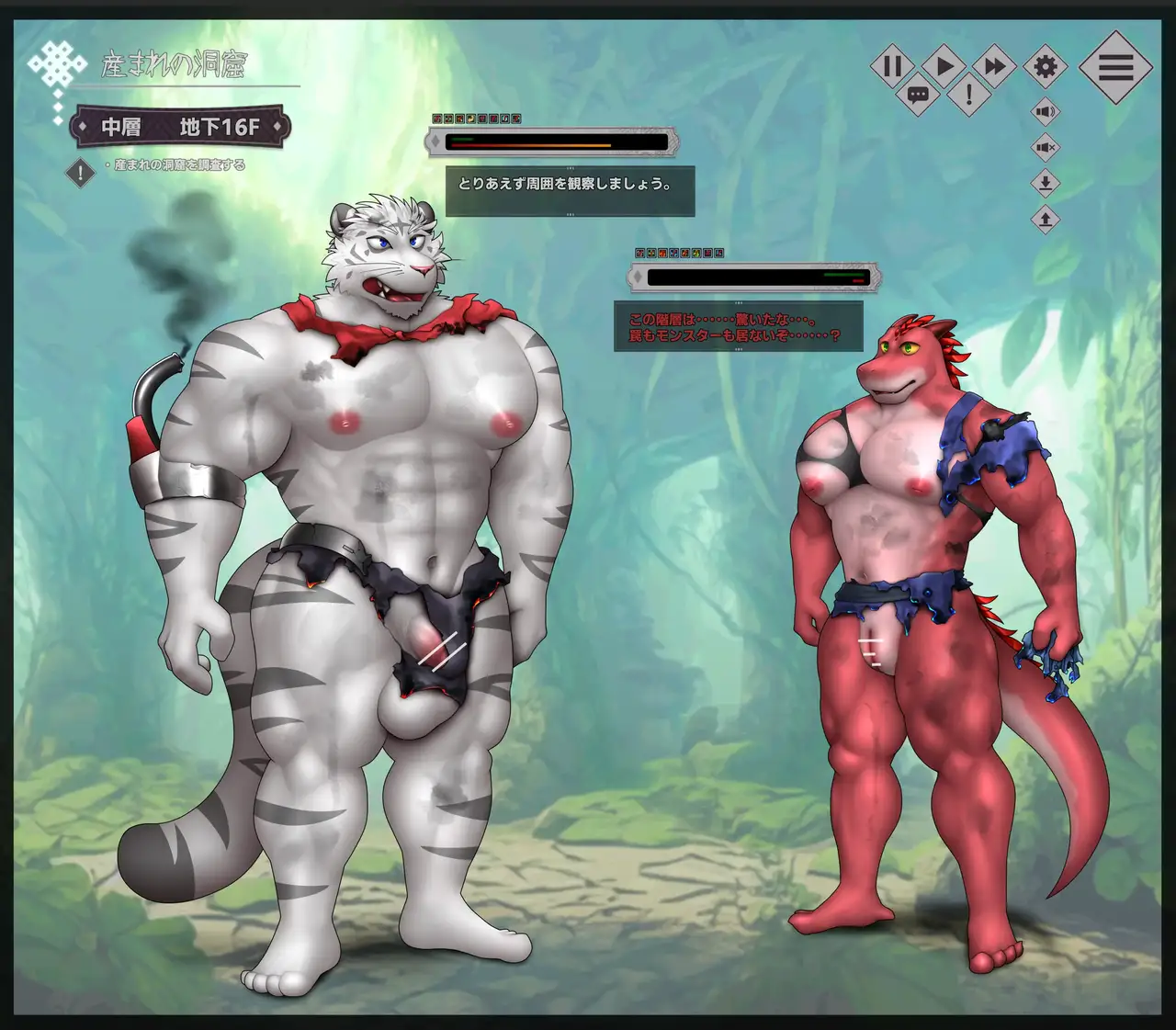Click the play button

click(x=944, y=66)
